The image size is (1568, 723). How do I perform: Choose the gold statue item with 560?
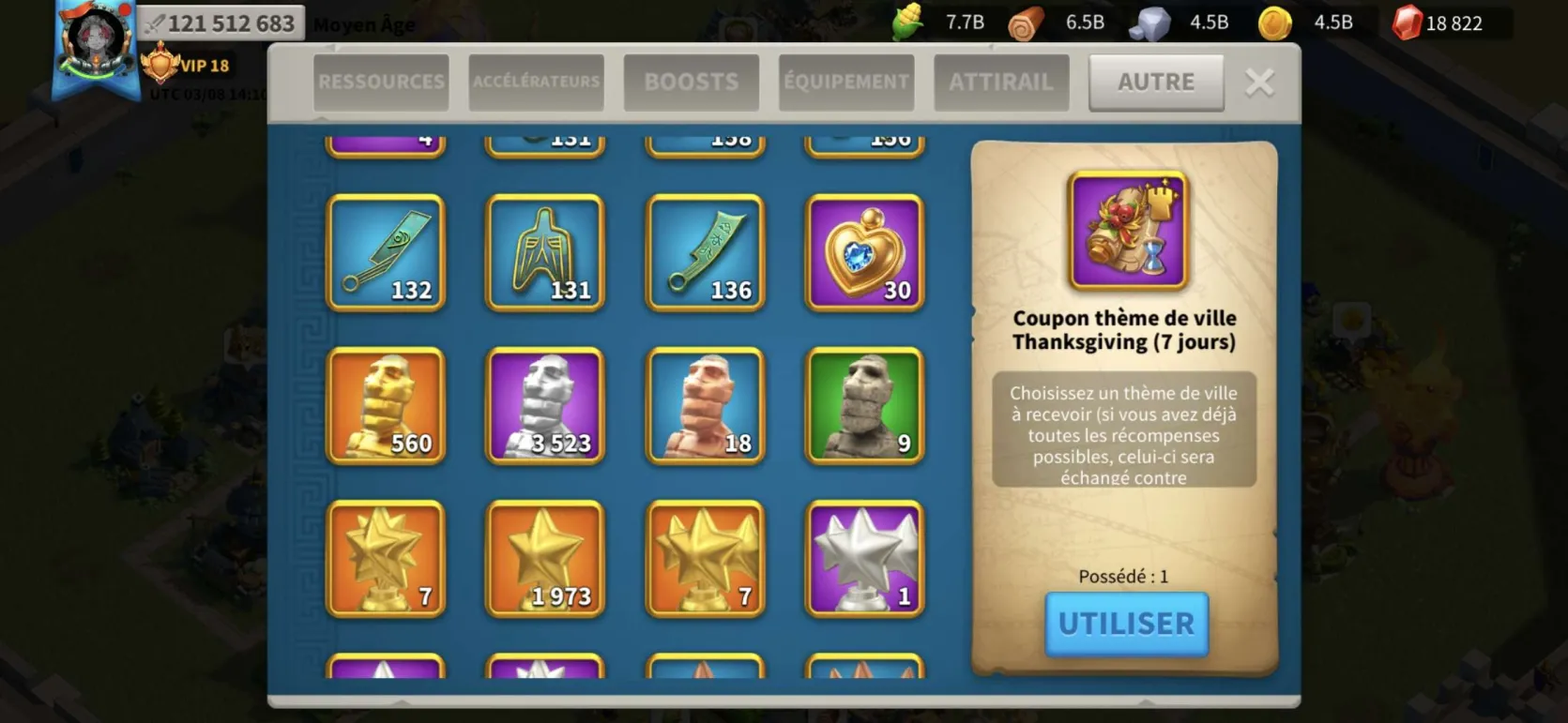386,406
